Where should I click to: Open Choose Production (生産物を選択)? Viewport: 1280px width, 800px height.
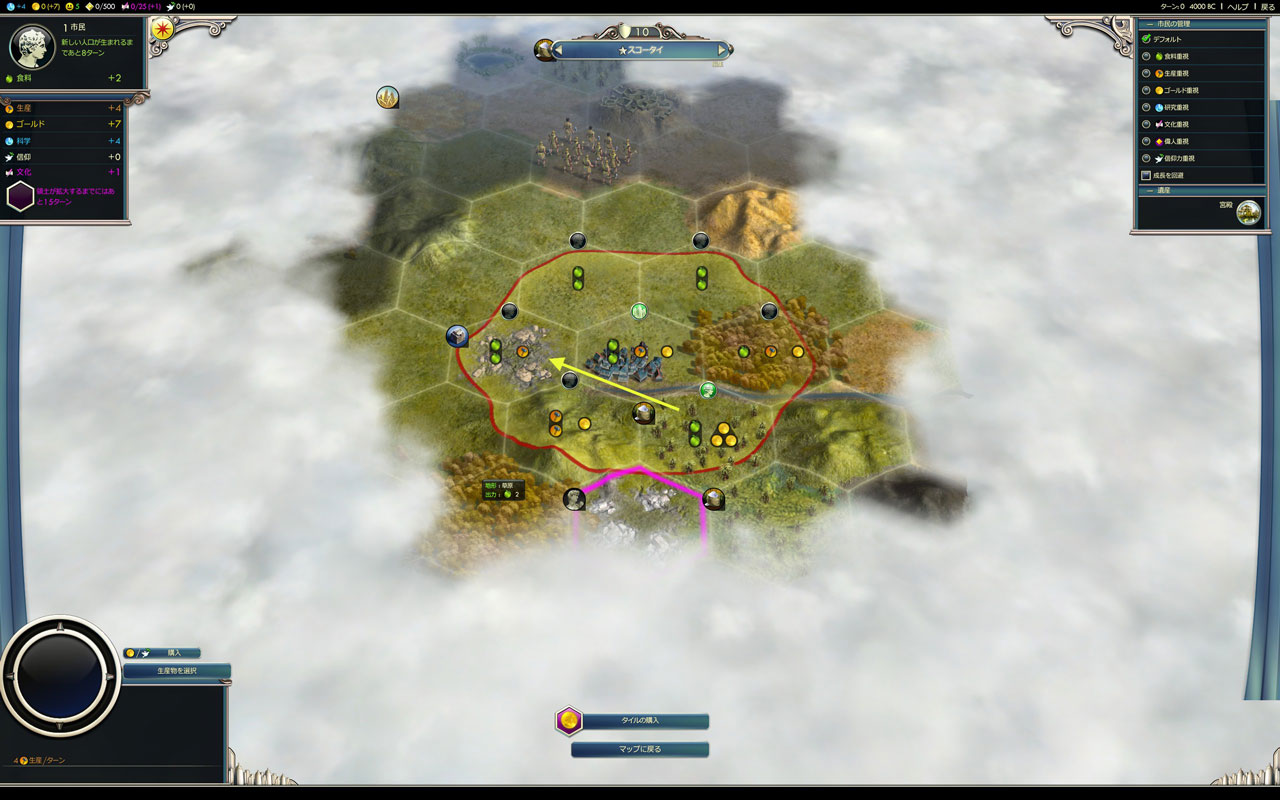pos(177,671)
